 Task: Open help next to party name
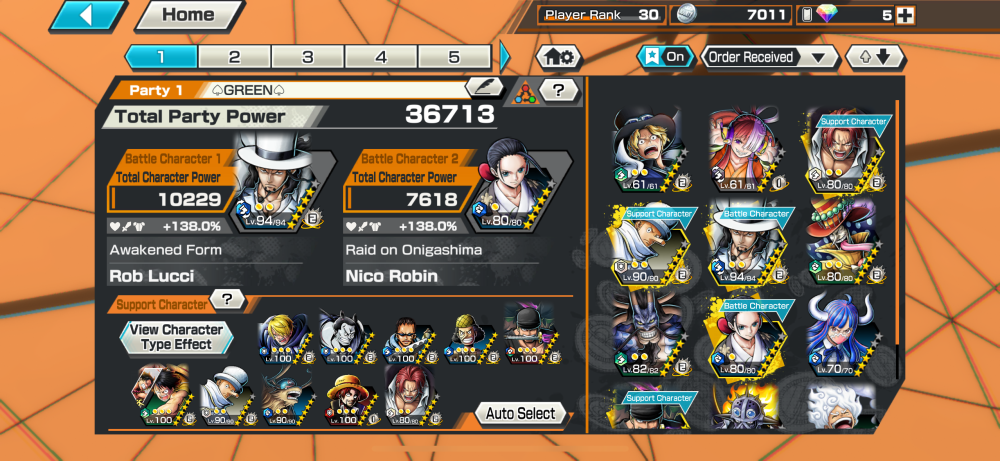[559, 91]
